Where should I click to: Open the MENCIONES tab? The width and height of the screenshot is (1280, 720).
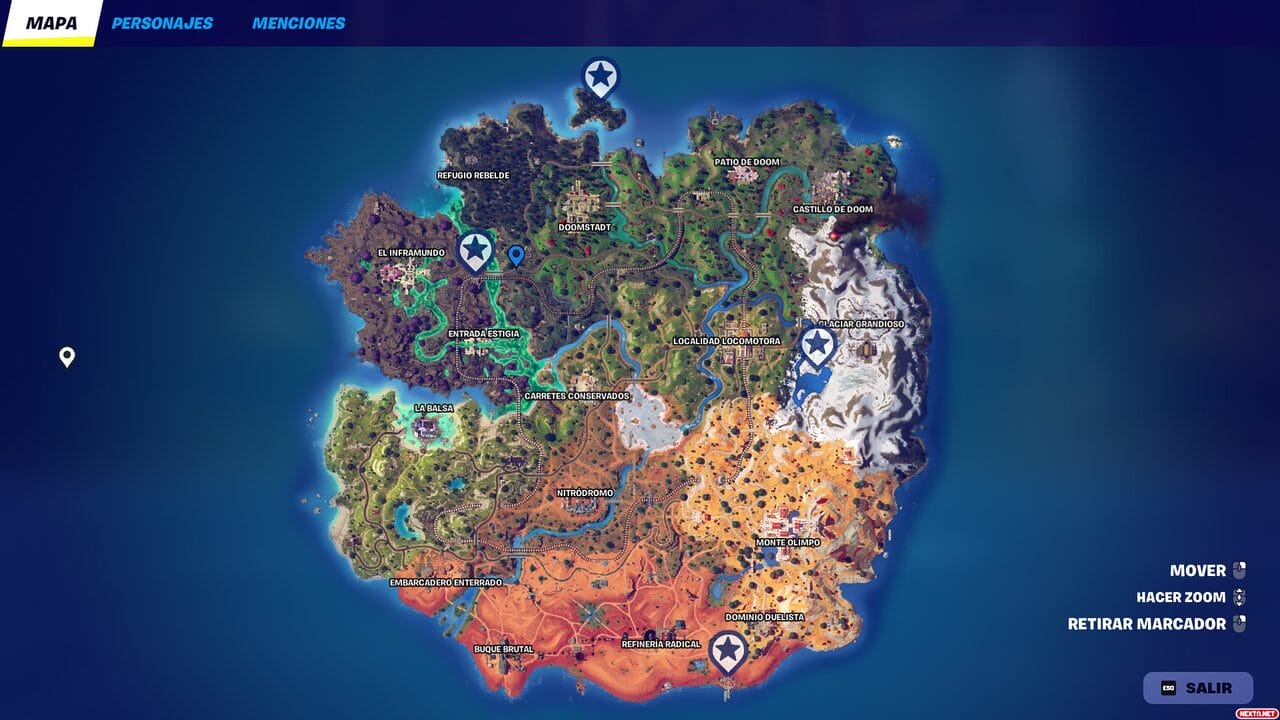[x=296, y=22]
